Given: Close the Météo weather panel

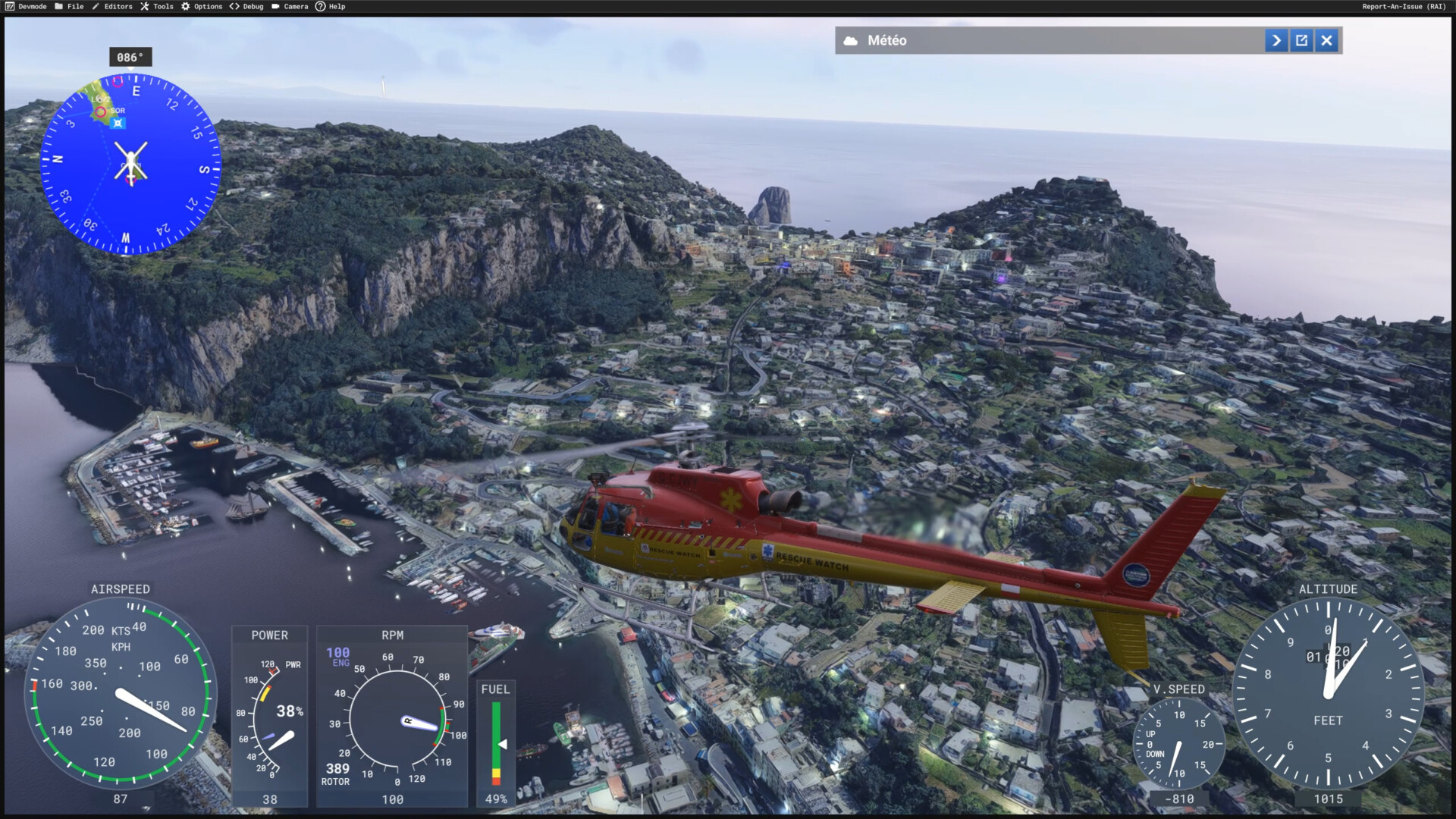Looking at the screenshot, I should coord(1326,41).
